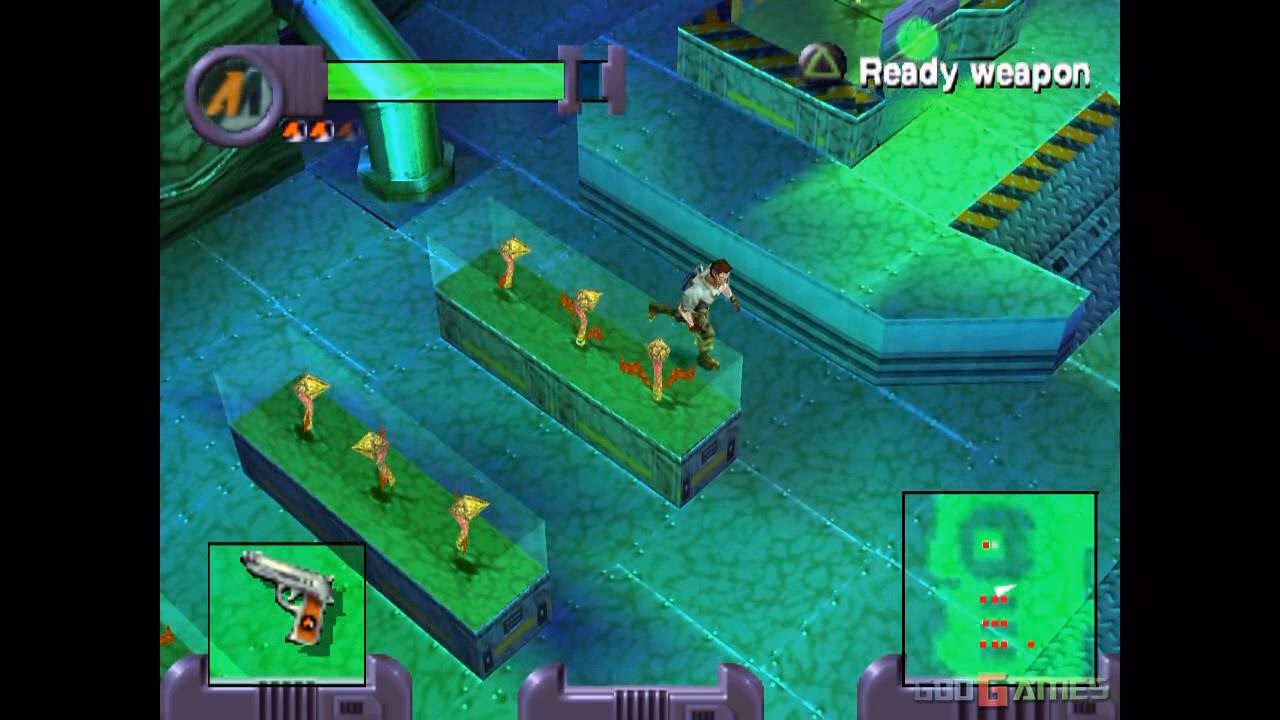Click the red enemy dot at minimap top
The image size is (1280, 720).
click(986, 544)
